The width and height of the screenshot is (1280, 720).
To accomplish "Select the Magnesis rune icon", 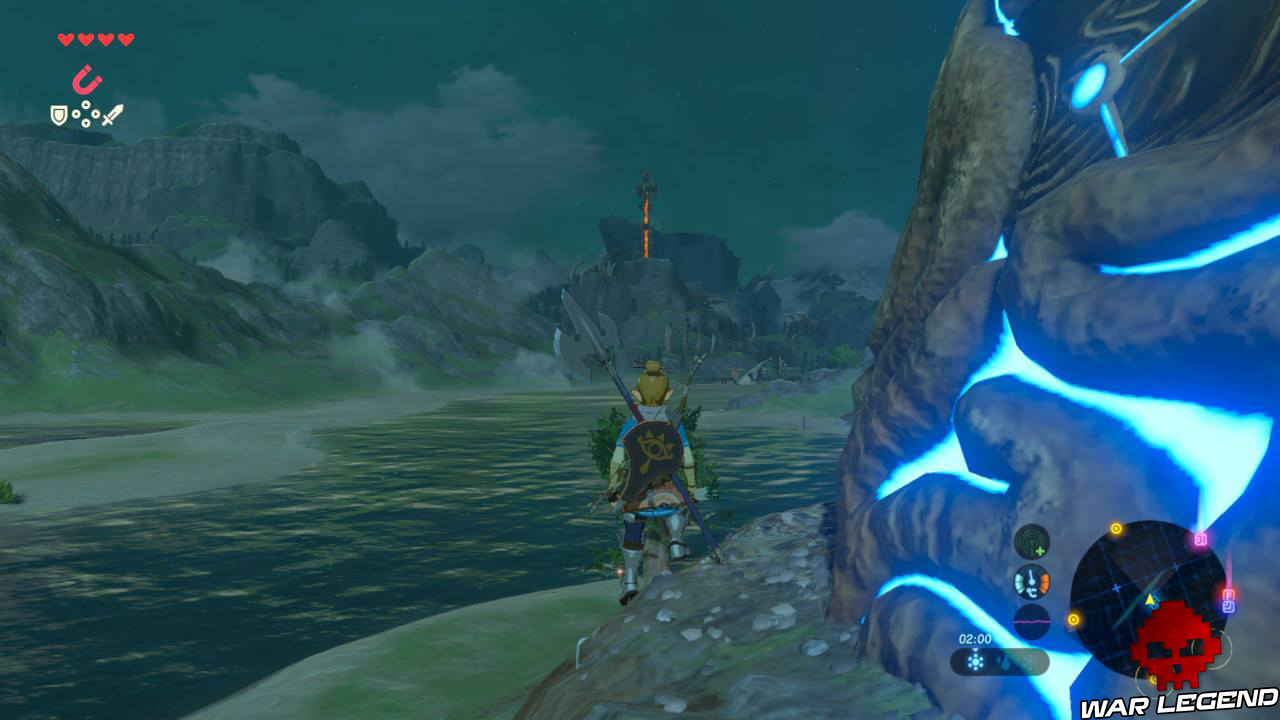I will pos(86,79).
